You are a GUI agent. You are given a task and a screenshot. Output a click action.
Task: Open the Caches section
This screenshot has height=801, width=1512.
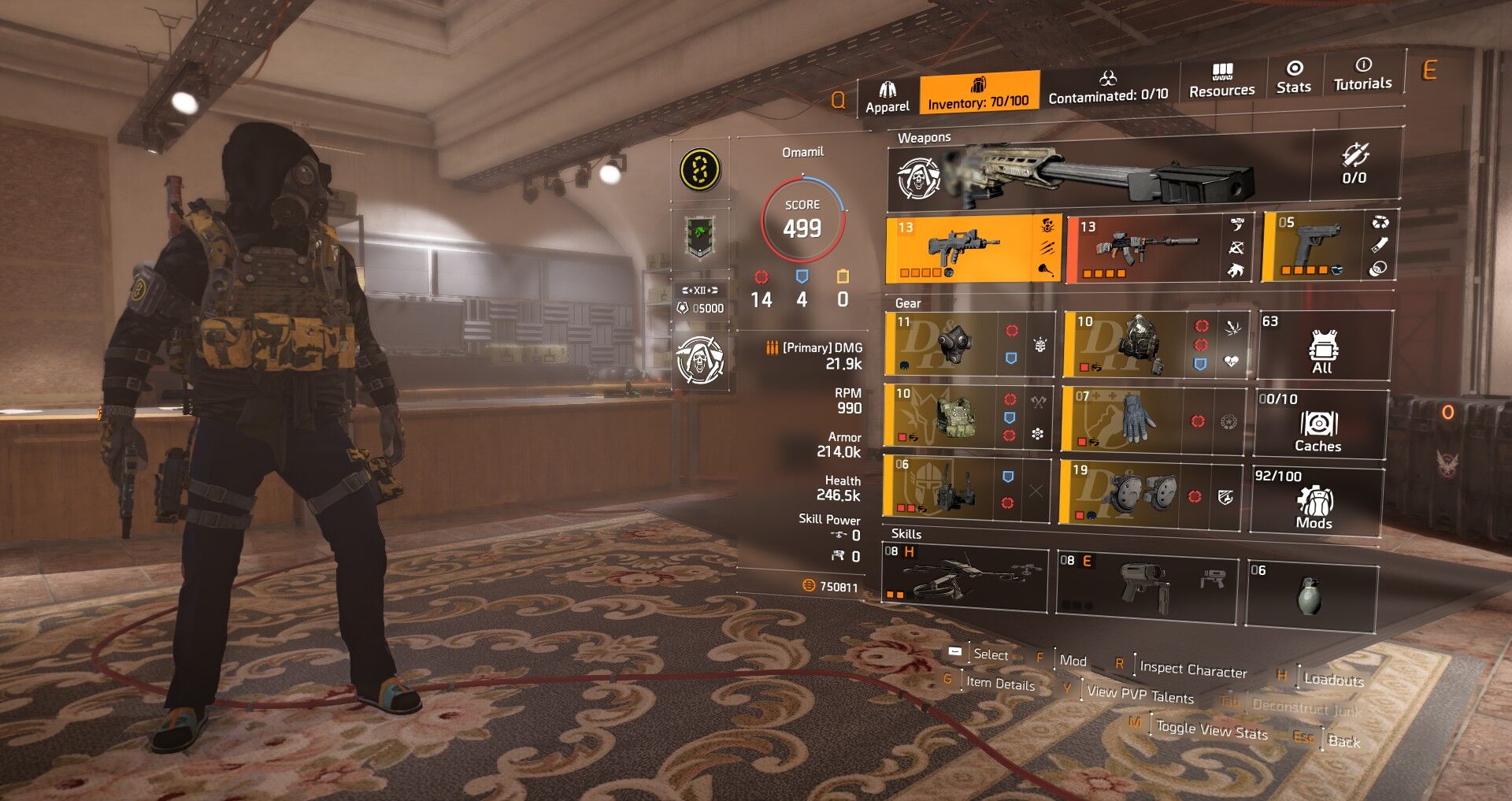(1318, 424)
